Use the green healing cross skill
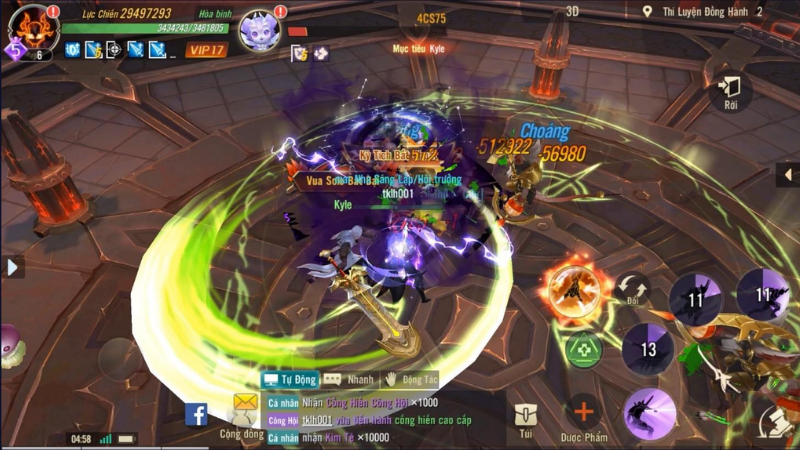Viewport: 800px width, 450px height. (x=582, y=349)
